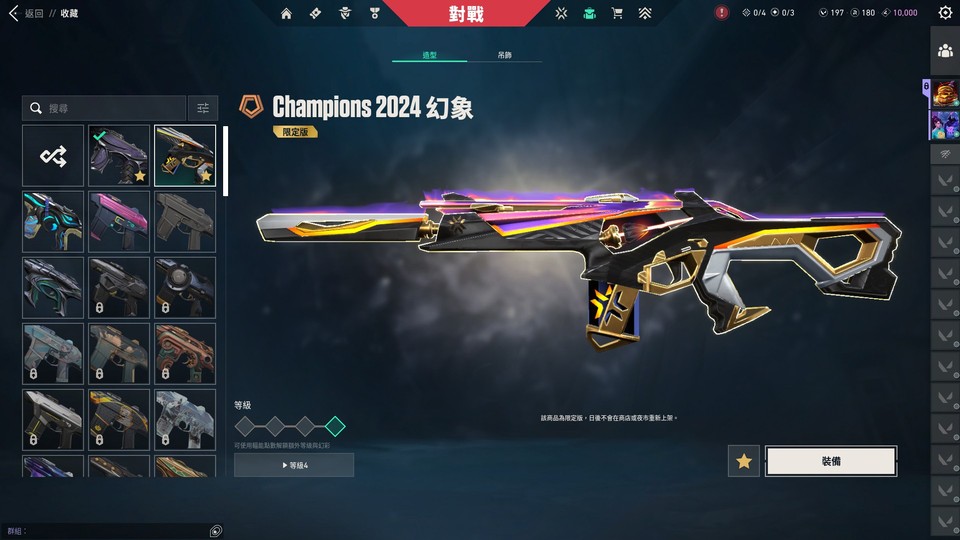This screenshot has height=540, width=960.
Task: Switch to the 吊飾 tab
Action: click(x=505, y=55)
